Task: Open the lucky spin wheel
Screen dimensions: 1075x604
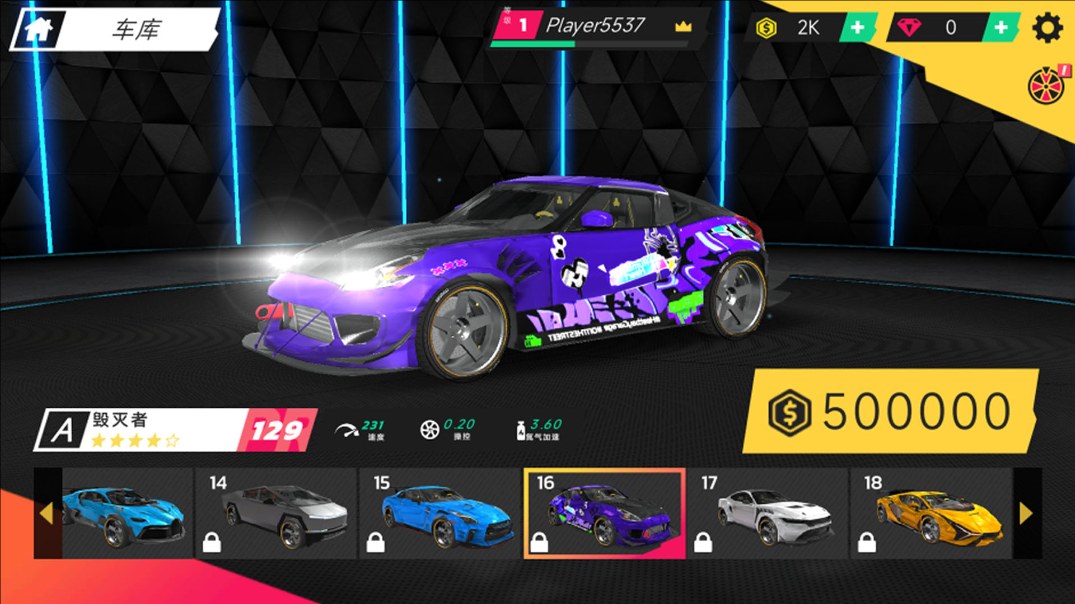Action: pyautogui.click(x=1046, y=87)
